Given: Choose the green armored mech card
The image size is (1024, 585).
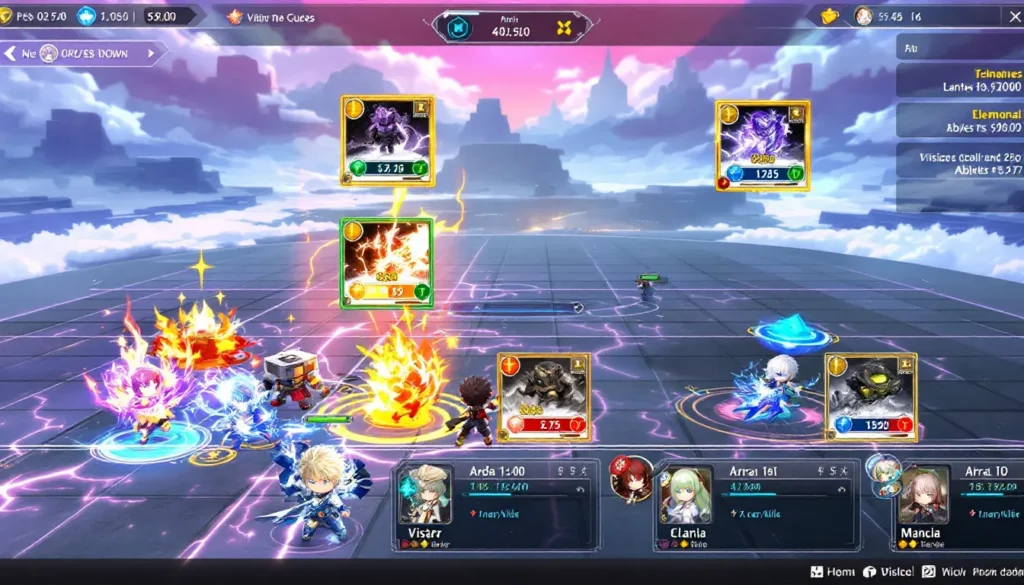Looking at the screenshot, I should pos(870,397).
